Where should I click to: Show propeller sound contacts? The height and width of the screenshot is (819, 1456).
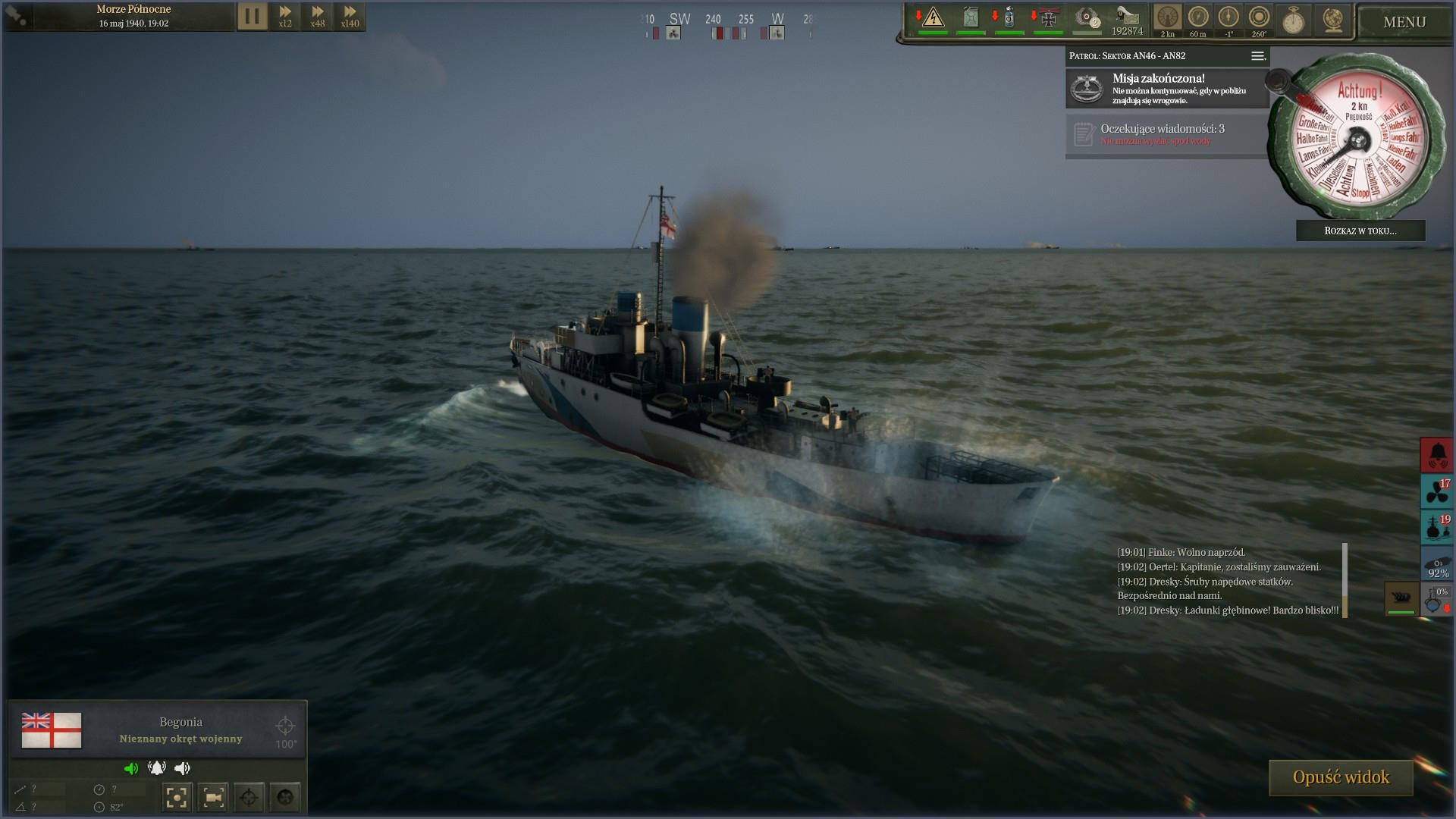(x=1436, y=491)
